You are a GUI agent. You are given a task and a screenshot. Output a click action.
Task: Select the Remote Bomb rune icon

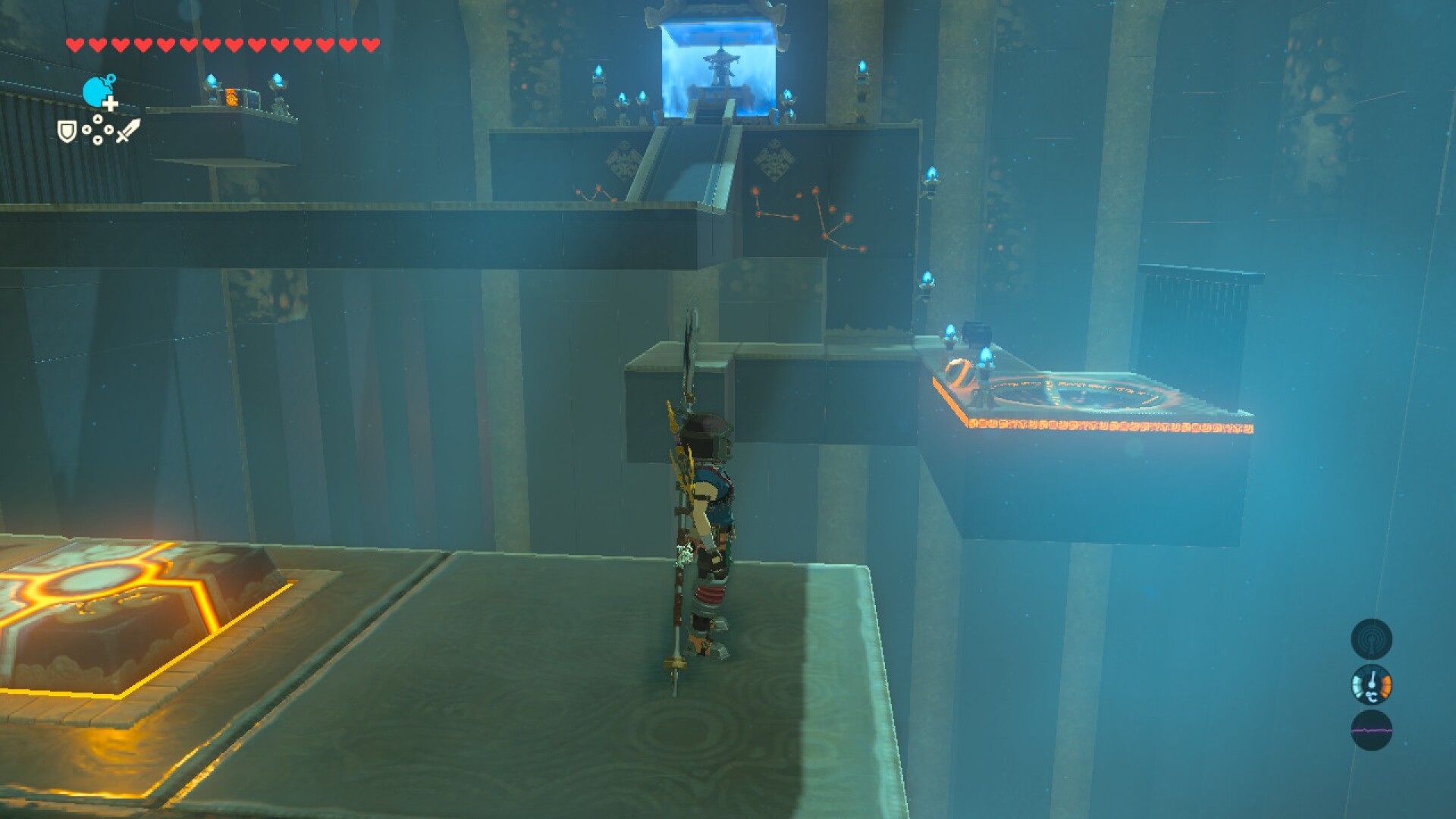coord(96,93)
